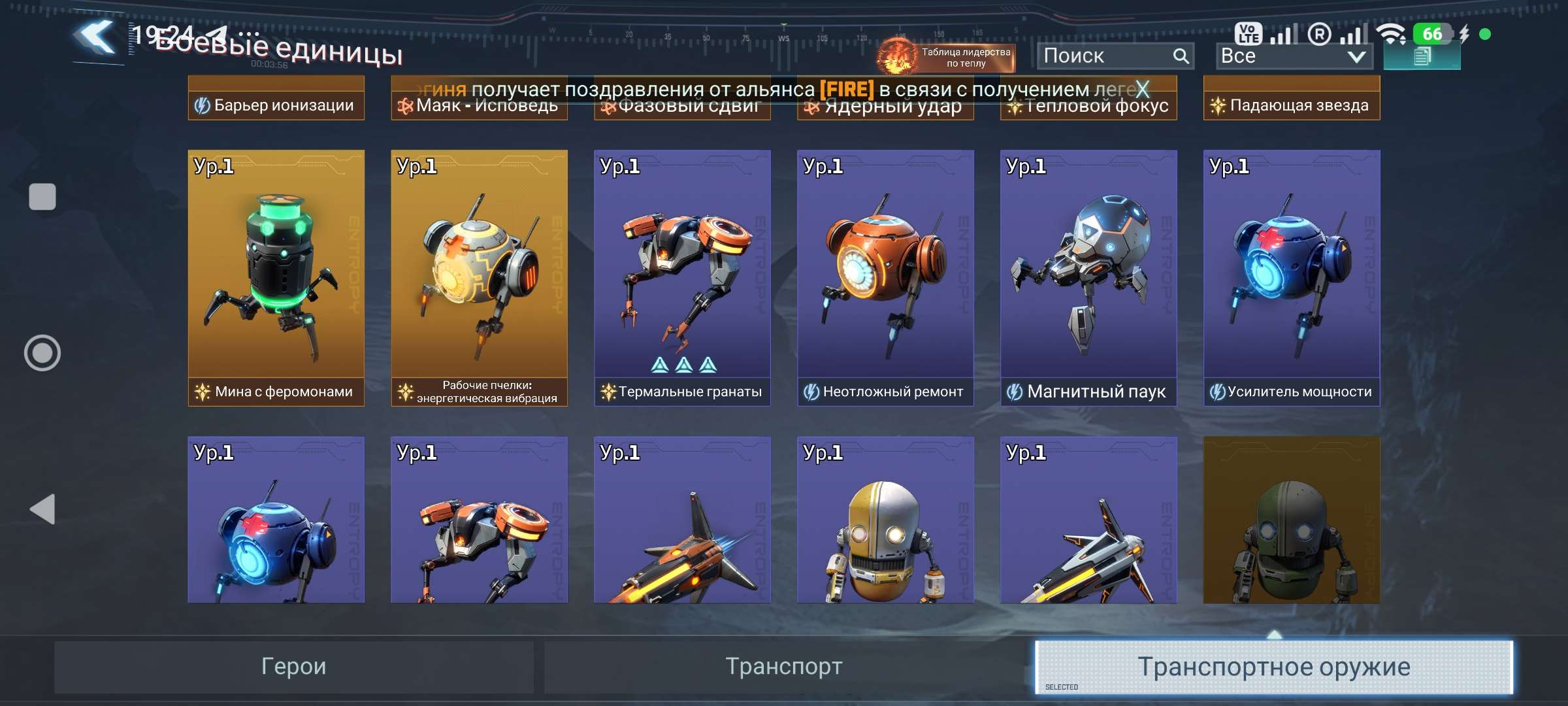1568x706 pixels.
Task: Open the Усилитель мощности booster unit
Action: click(1291, 275)
